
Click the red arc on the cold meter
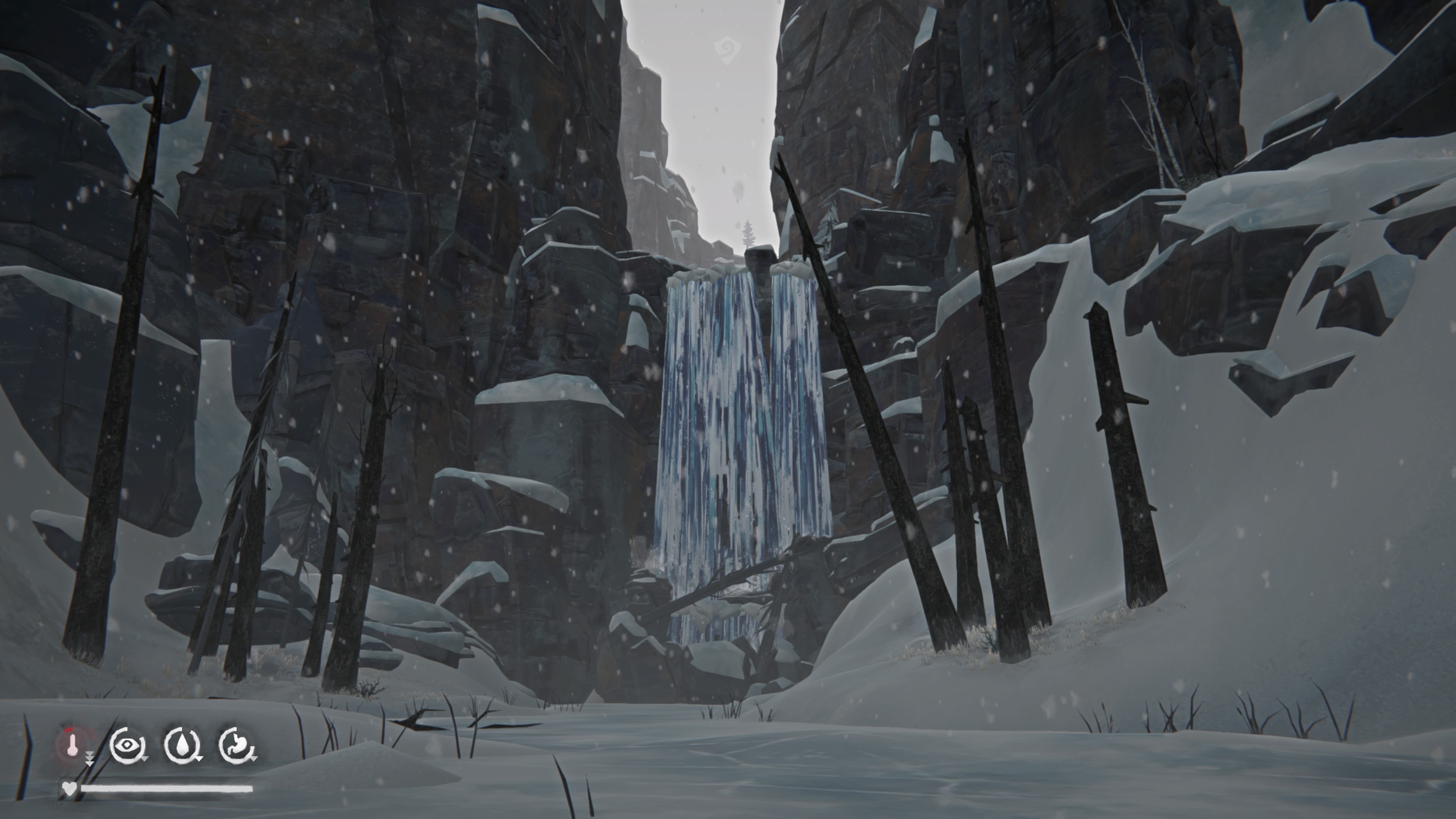click(x=68, y=730)
